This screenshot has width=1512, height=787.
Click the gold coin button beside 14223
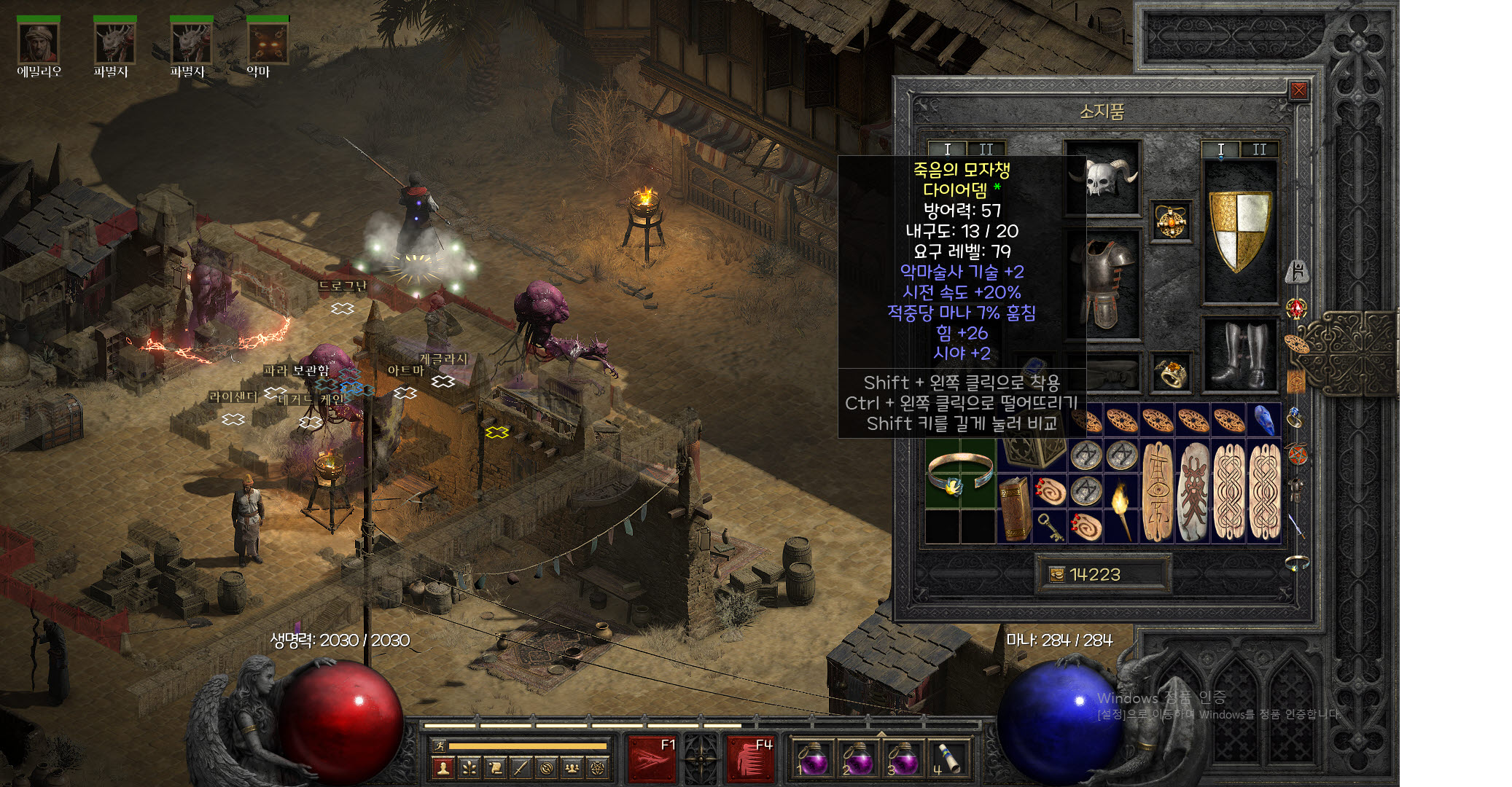[1056, 574]
